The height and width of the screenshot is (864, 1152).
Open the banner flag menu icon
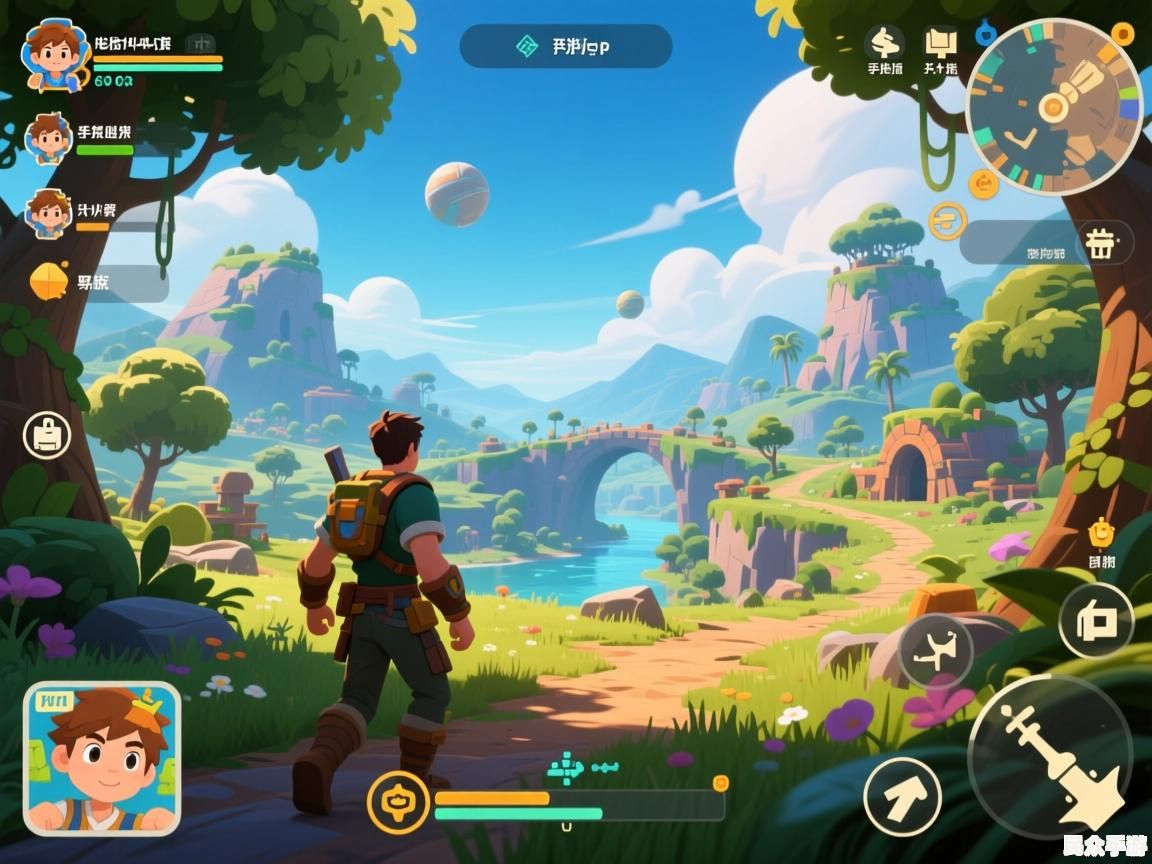pos(939,42)
